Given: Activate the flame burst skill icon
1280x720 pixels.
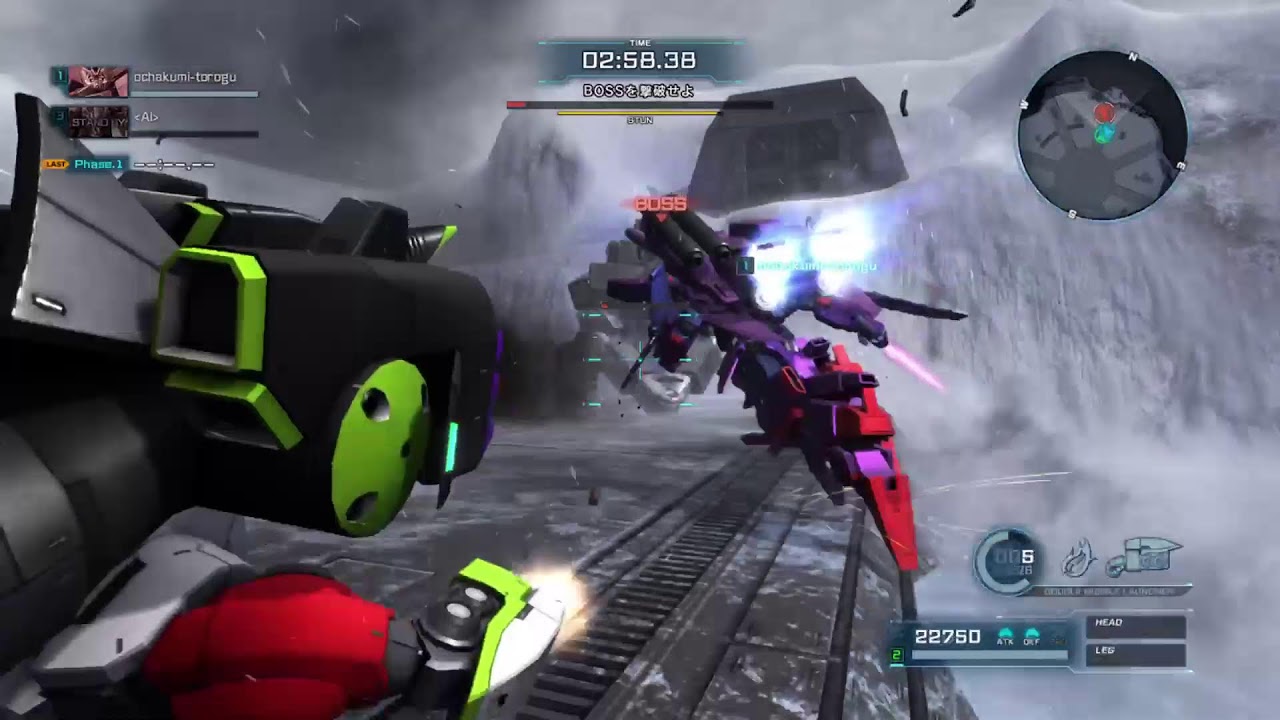Looking at the screenshot, I should pos(1079,558).
